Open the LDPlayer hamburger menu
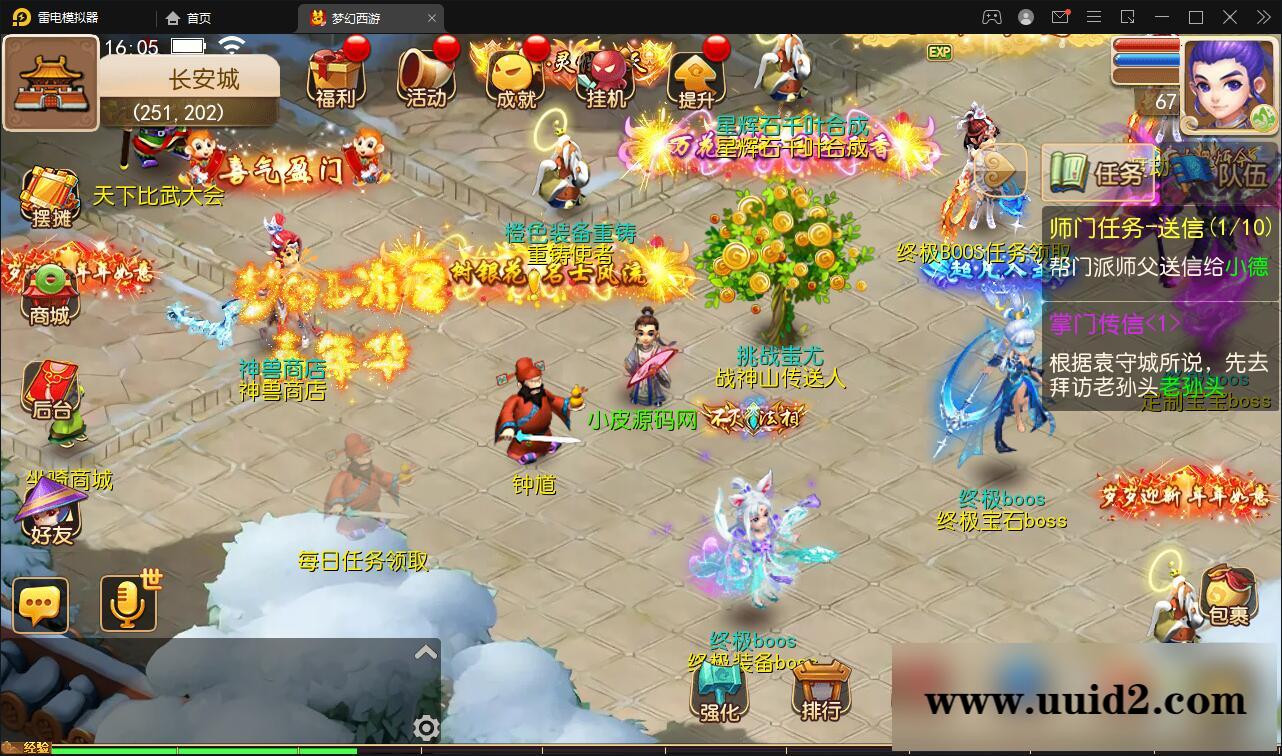The width and height of the screenshot is (1282, 756). coord(1094,17)
